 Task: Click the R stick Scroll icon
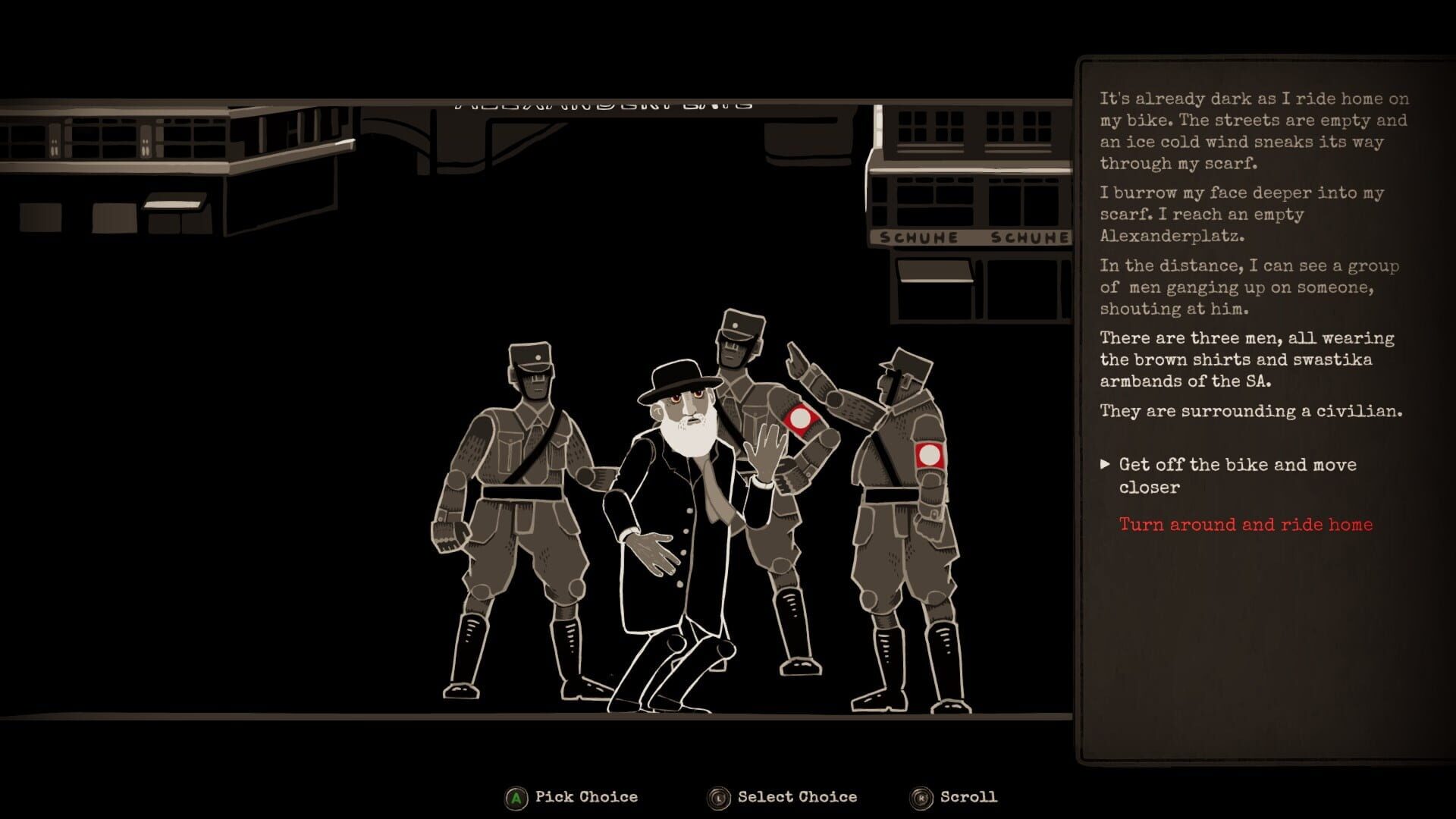(921, 797)
